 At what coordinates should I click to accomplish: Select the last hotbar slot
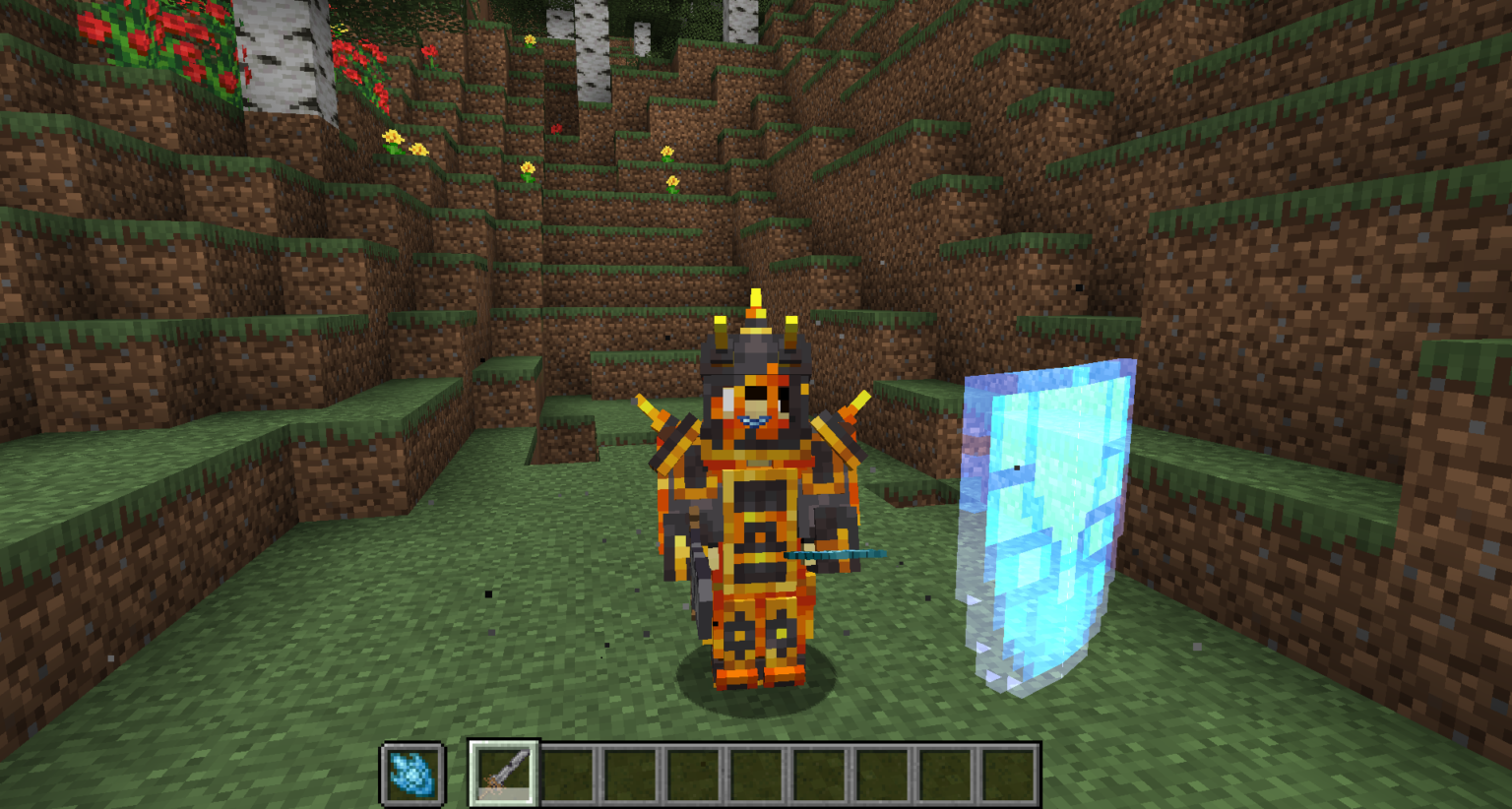tap(1006, 774)
